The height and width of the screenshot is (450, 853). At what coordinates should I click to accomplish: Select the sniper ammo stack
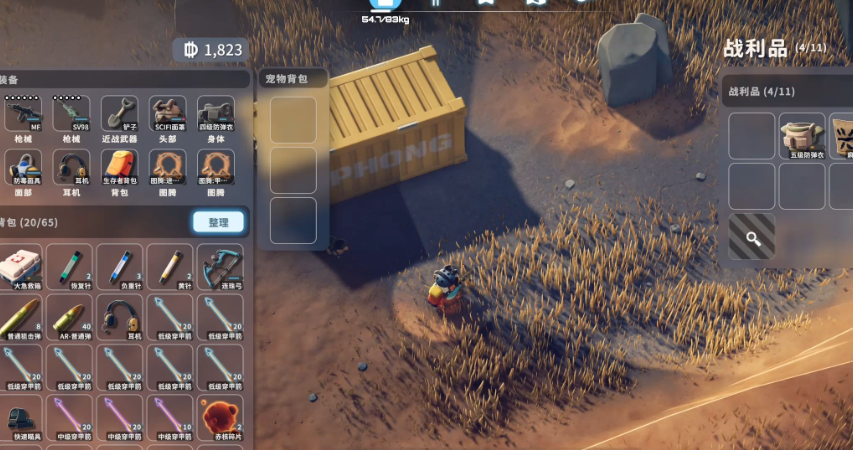(20, 318)
